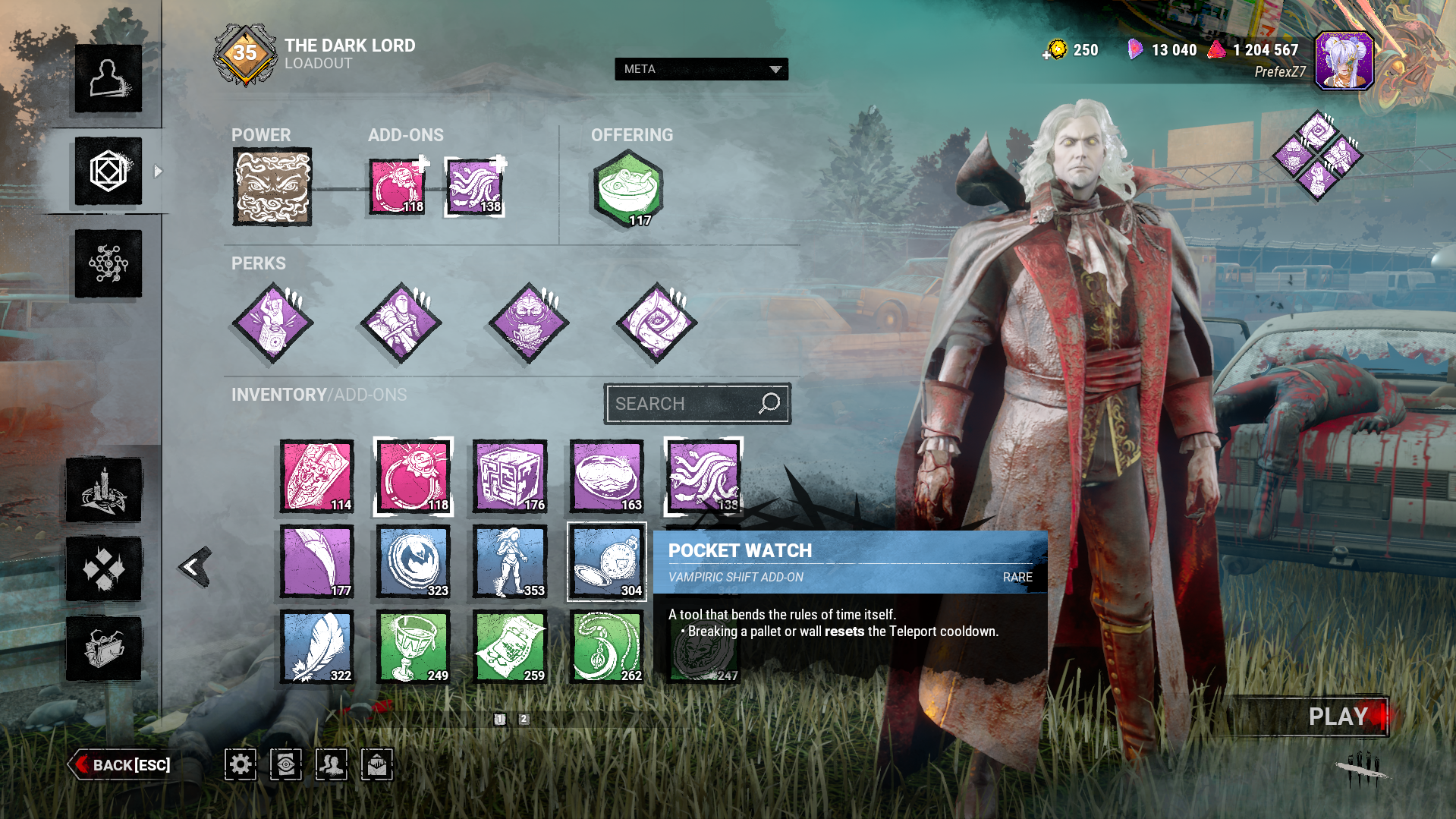This screenshot has height=819, width=1456.
Task: Open the candle ritual icon in the sidebar
Action: point(104,490)
